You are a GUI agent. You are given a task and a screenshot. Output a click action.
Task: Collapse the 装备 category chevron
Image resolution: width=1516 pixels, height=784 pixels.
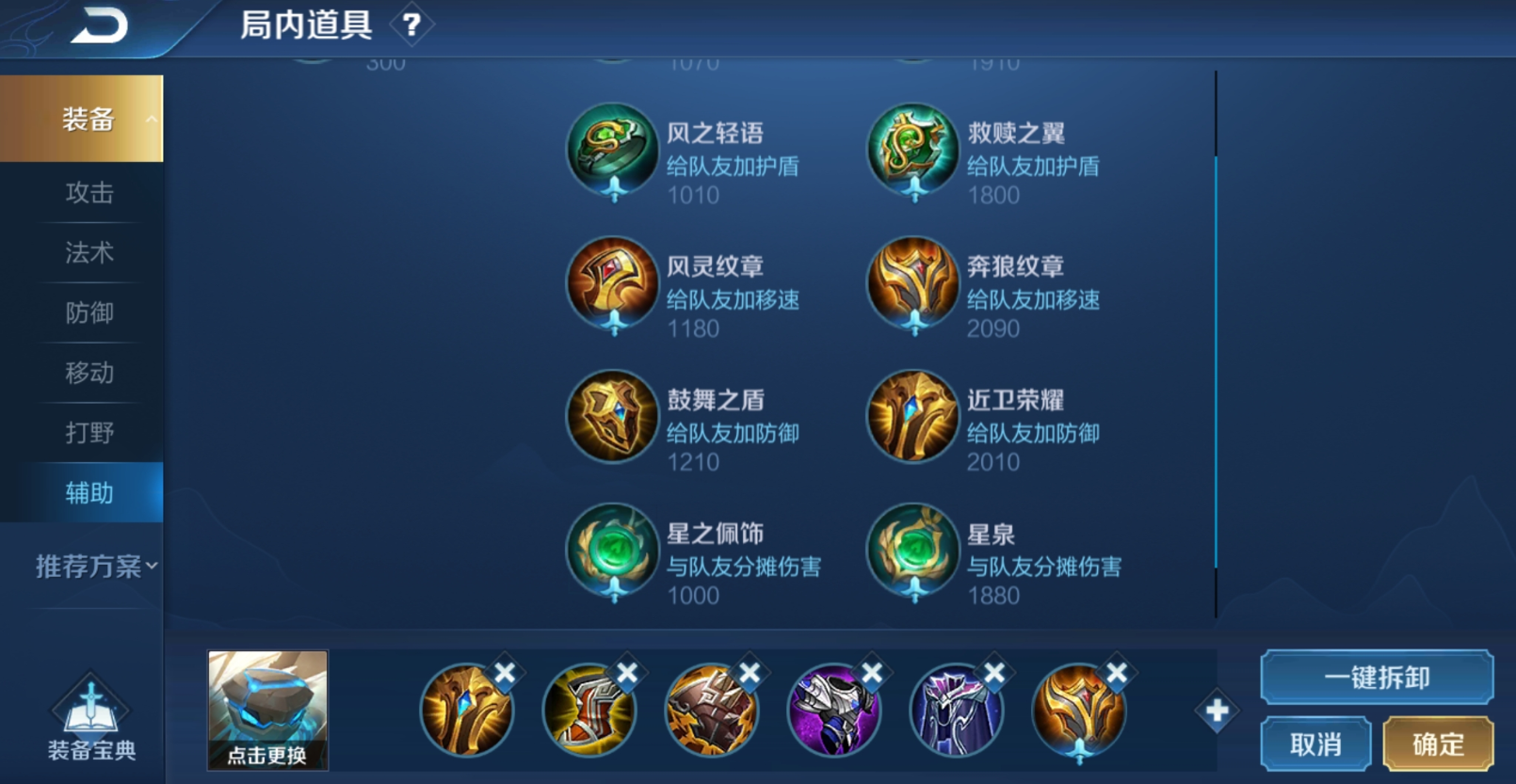(x=152, y=119)
